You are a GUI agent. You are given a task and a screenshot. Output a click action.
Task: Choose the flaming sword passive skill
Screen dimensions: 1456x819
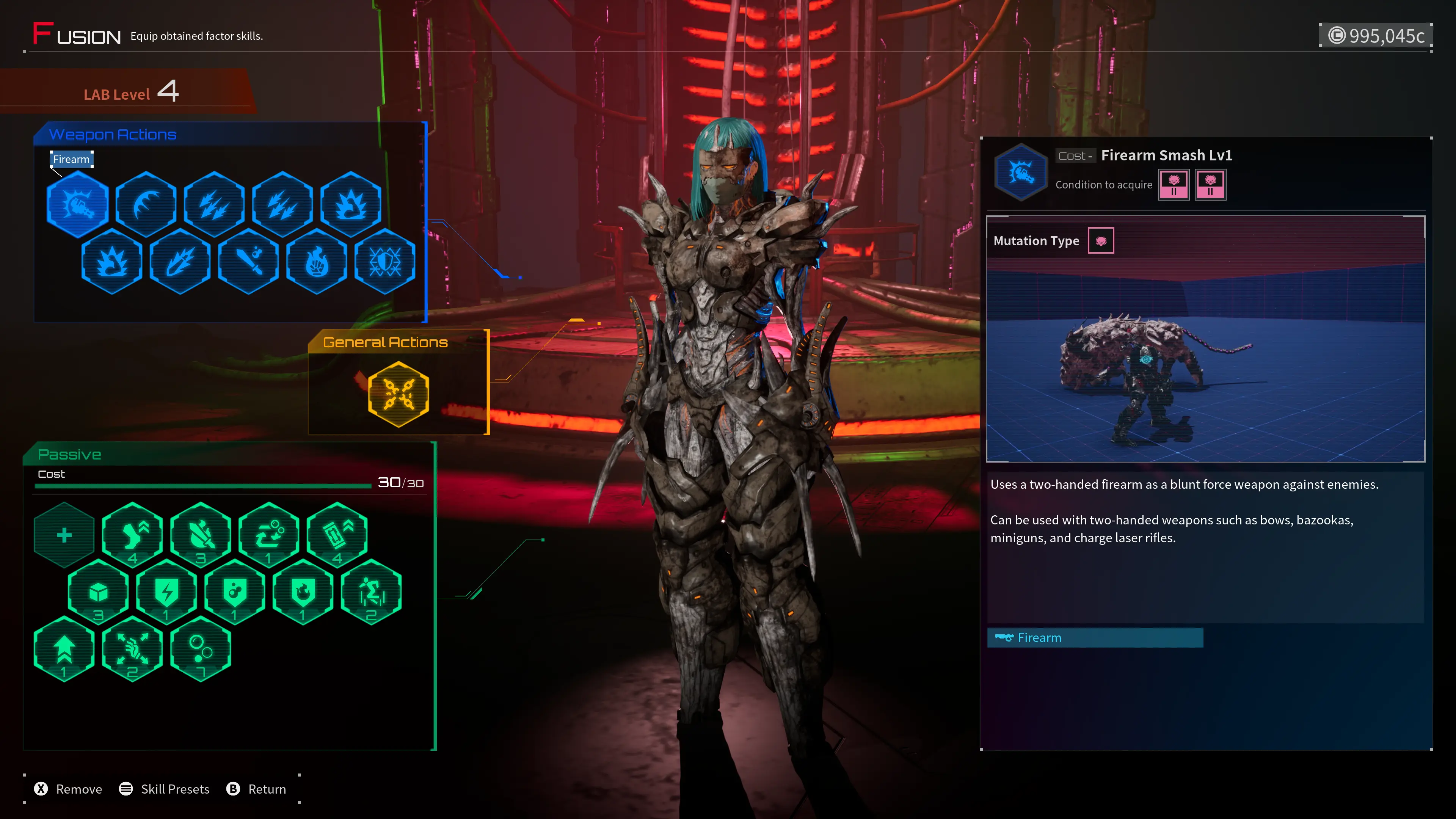201,535
